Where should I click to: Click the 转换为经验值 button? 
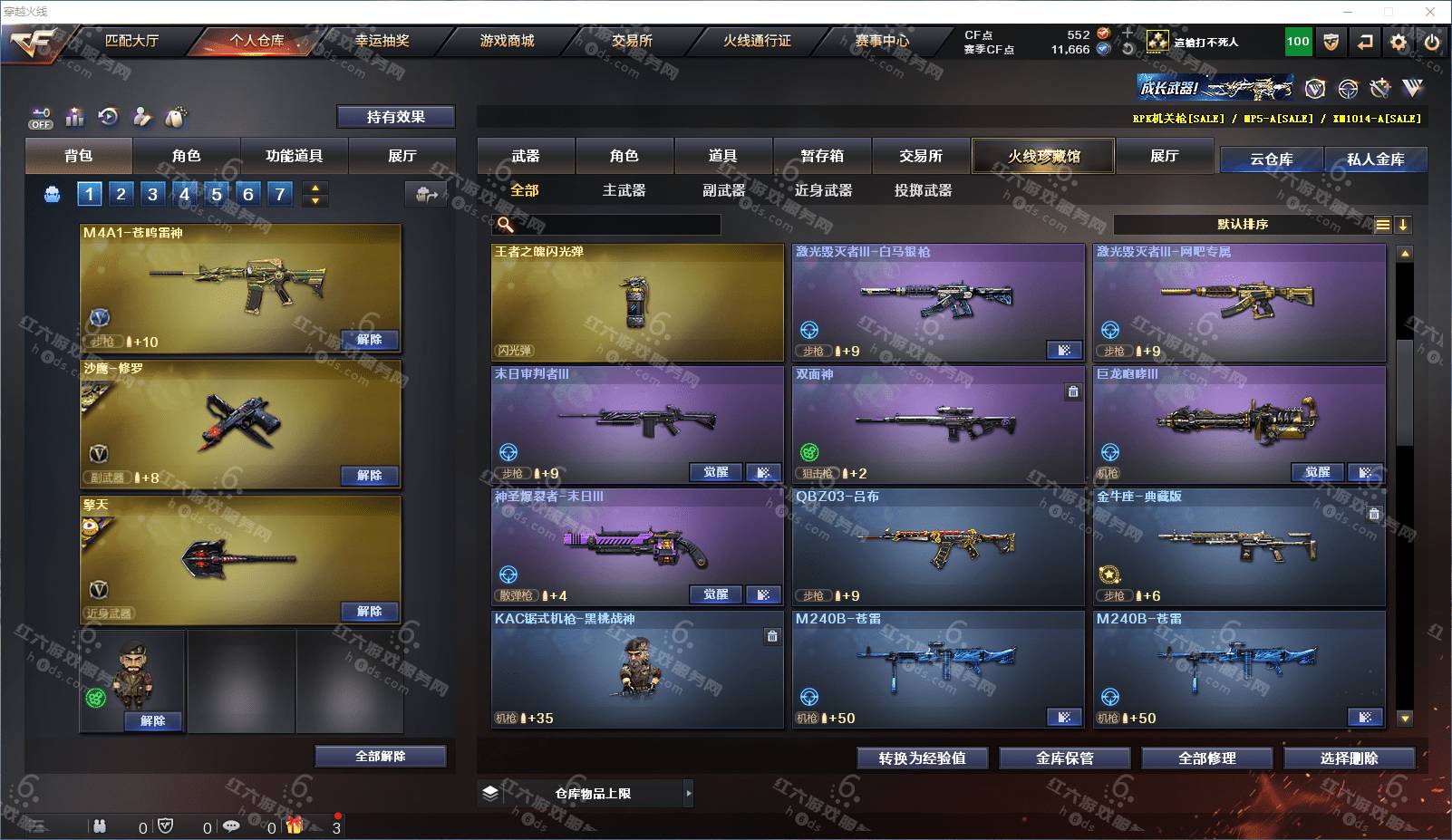[x=922, y=758]
